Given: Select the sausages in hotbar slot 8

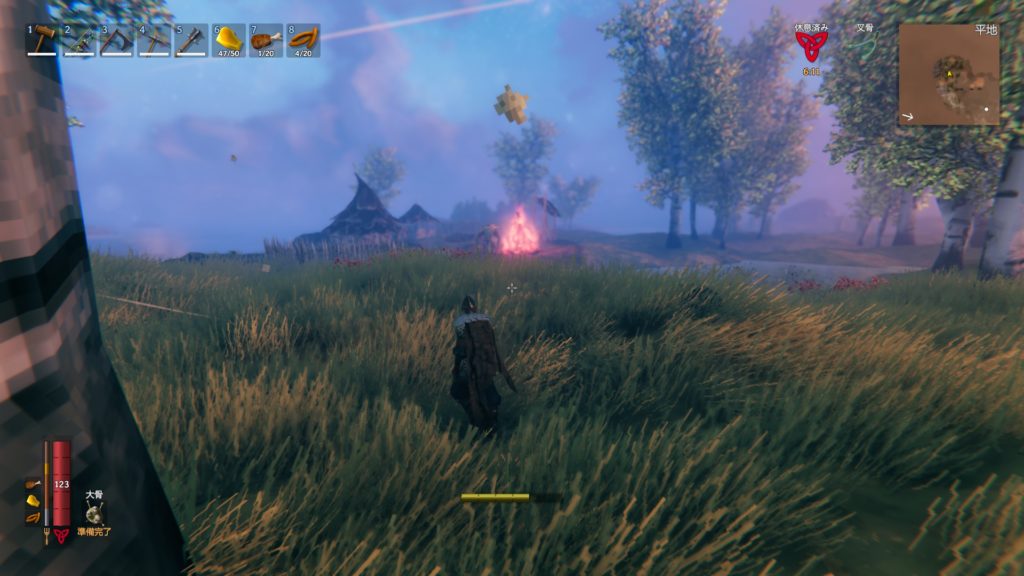Looking at the screenshot, I should 303,40.
